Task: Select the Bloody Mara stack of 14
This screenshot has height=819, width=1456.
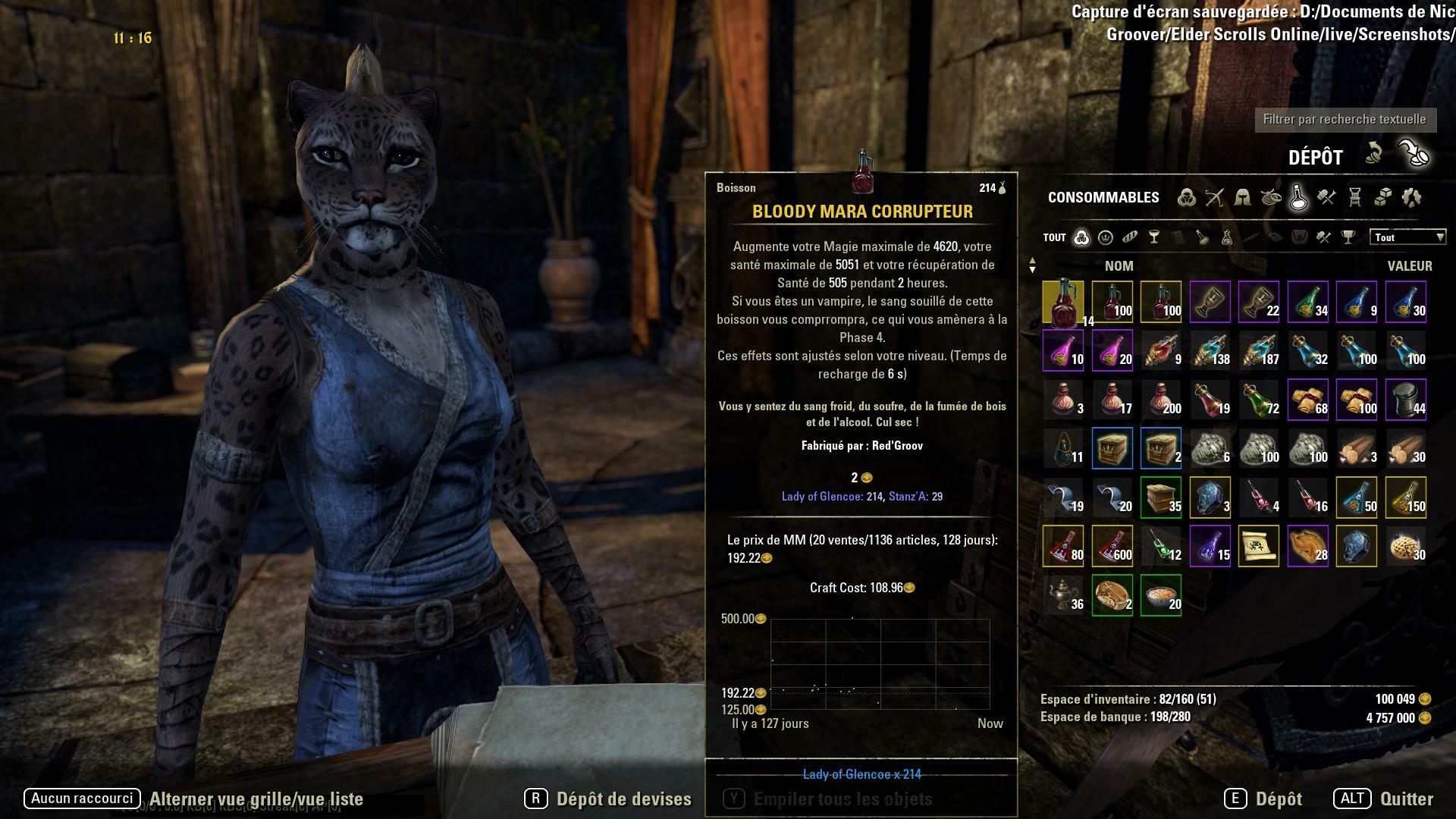Action: point(1063,302)
